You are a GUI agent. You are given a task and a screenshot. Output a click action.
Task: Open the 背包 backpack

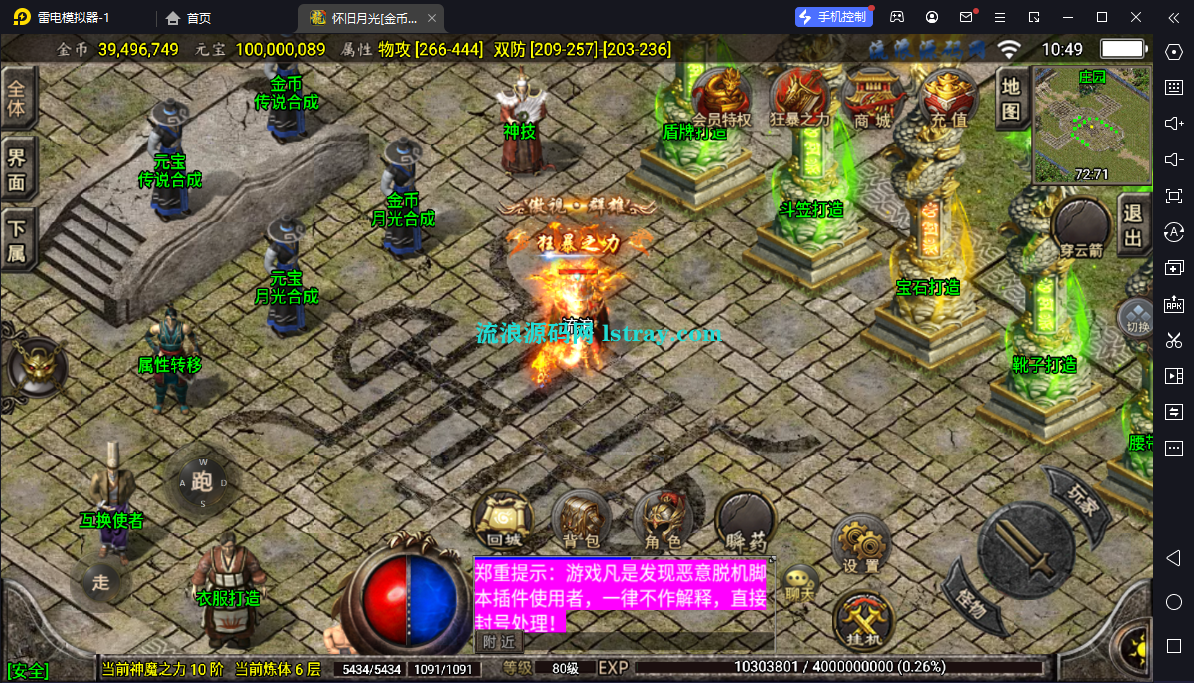tap(581, 520)
